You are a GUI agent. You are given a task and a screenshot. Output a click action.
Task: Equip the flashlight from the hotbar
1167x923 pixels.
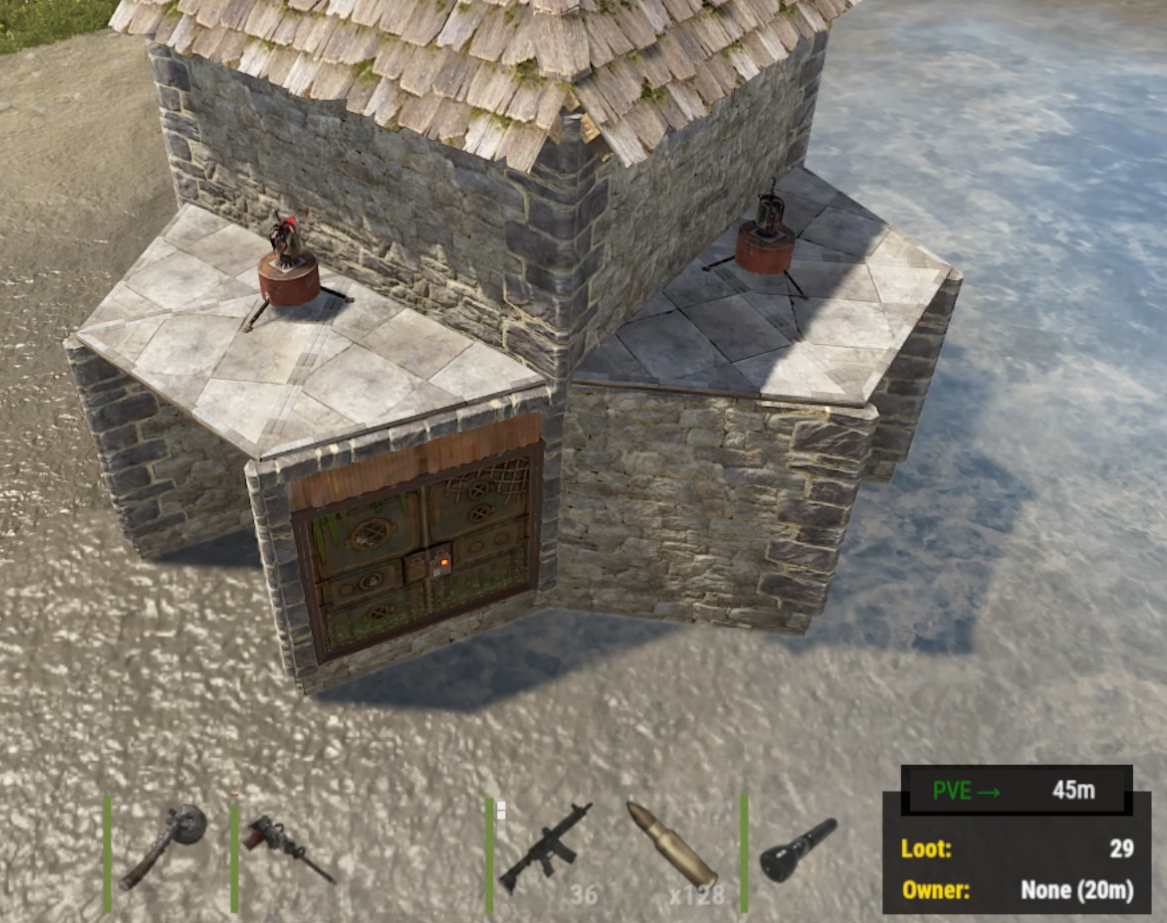(797, 849)
